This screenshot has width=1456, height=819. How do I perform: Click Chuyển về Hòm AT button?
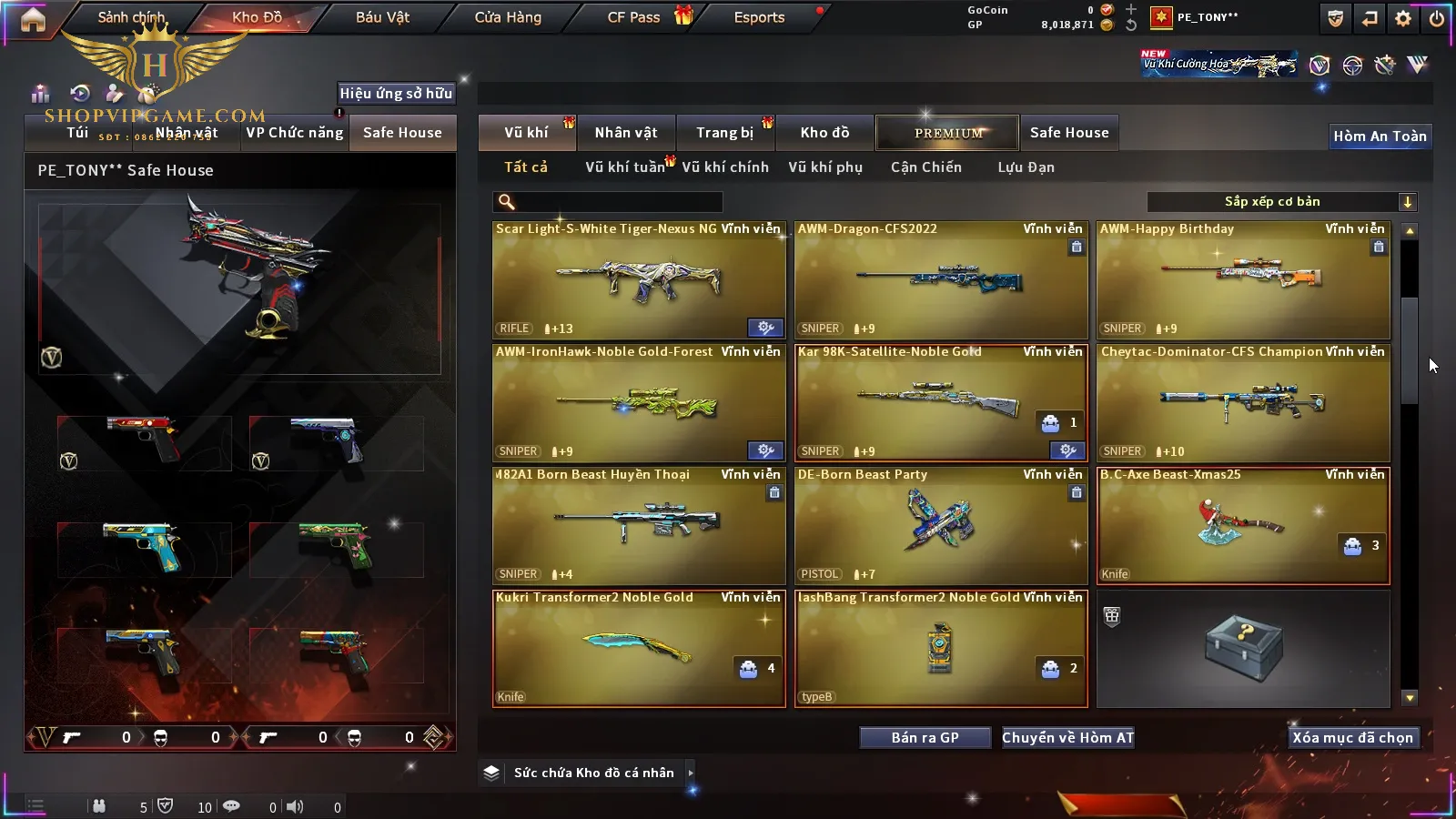click(x=1068, y=738)
